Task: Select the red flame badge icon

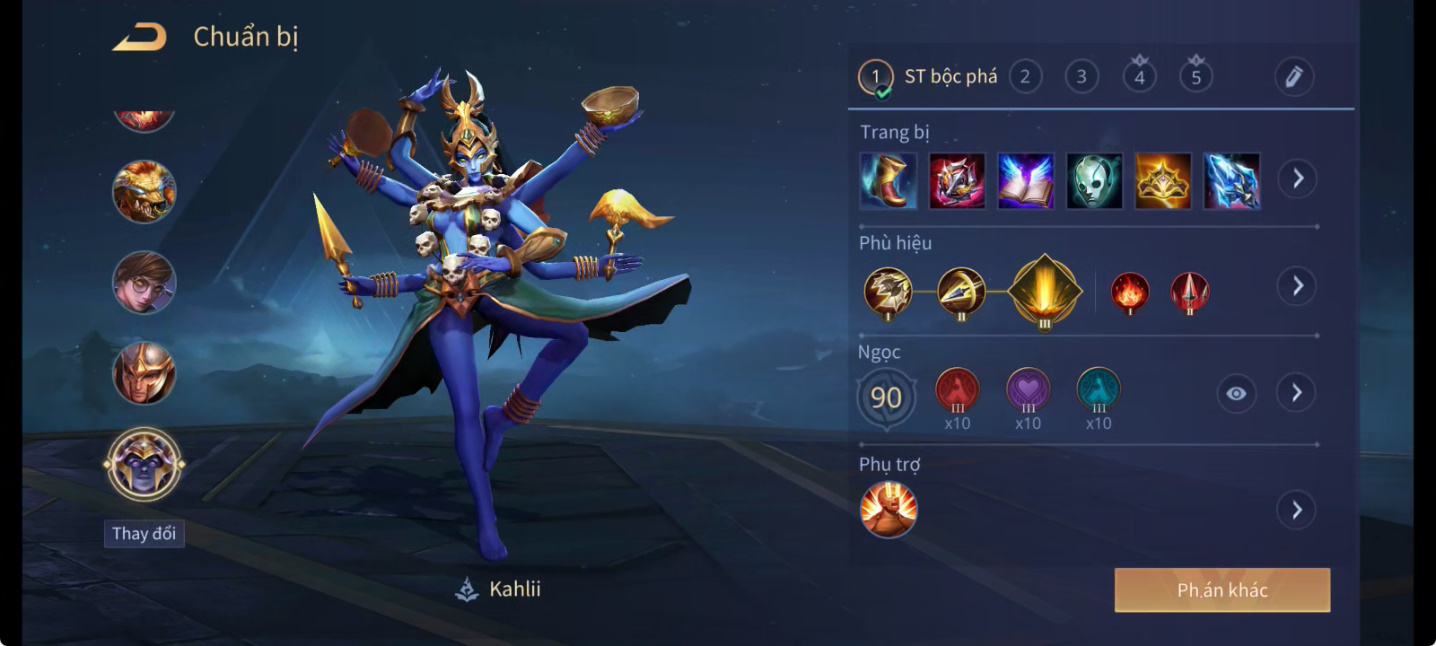Action: pos(1130,292)
